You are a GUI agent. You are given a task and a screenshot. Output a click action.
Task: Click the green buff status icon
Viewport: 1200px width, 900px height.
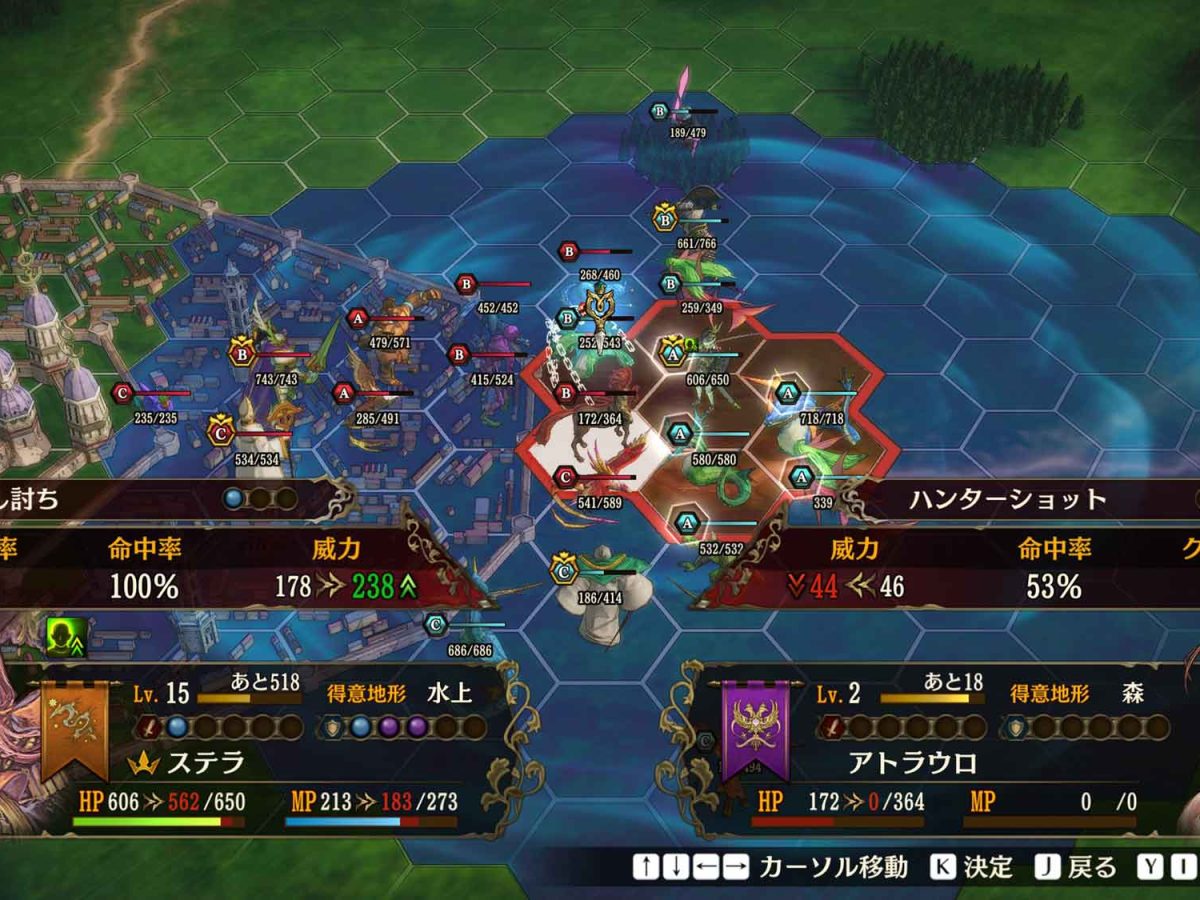(x=63, y=632)
